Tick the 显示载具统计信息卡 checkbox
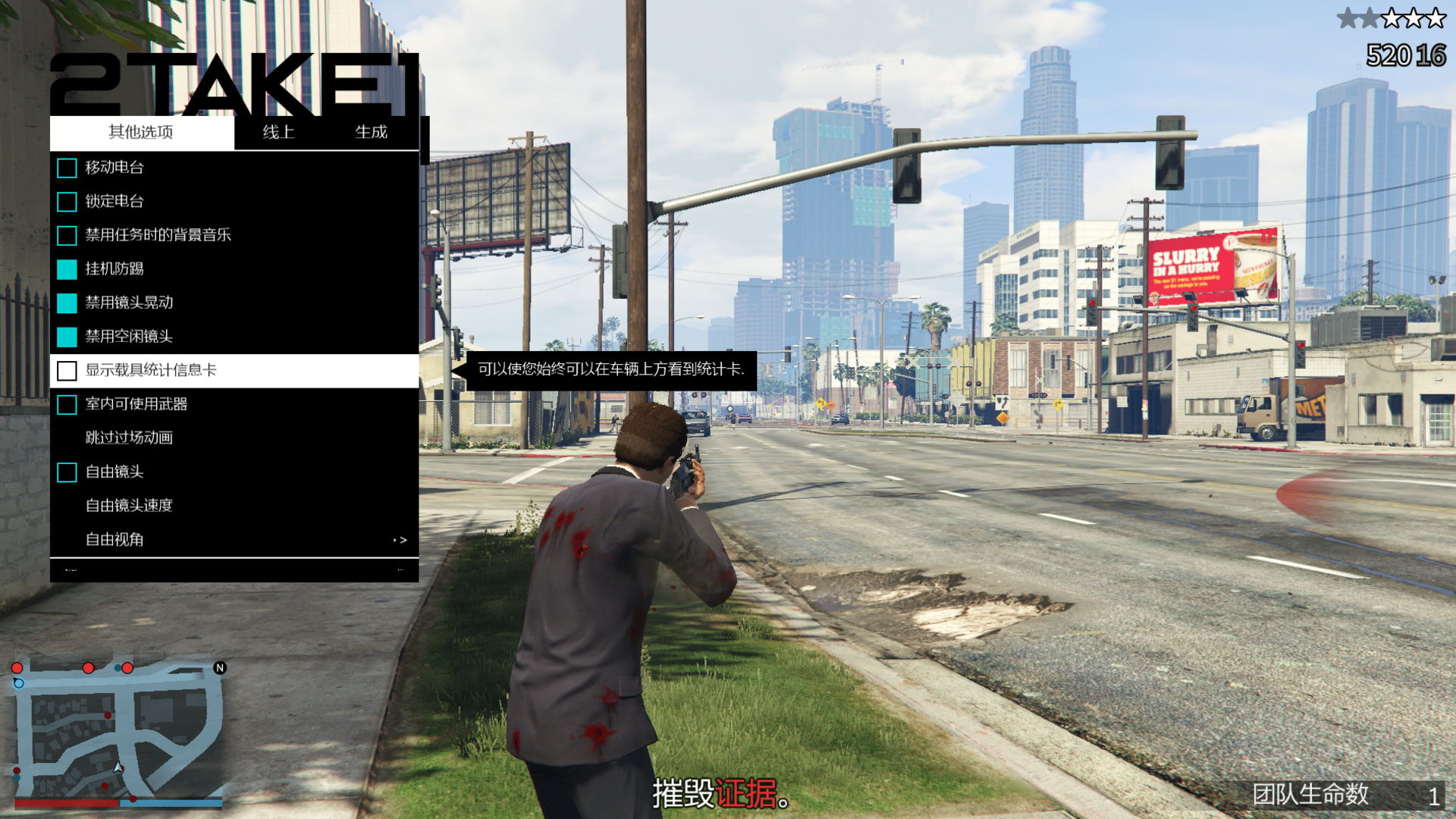Image resolution: width=1456 pixels, height=819 pixels. 67,371
